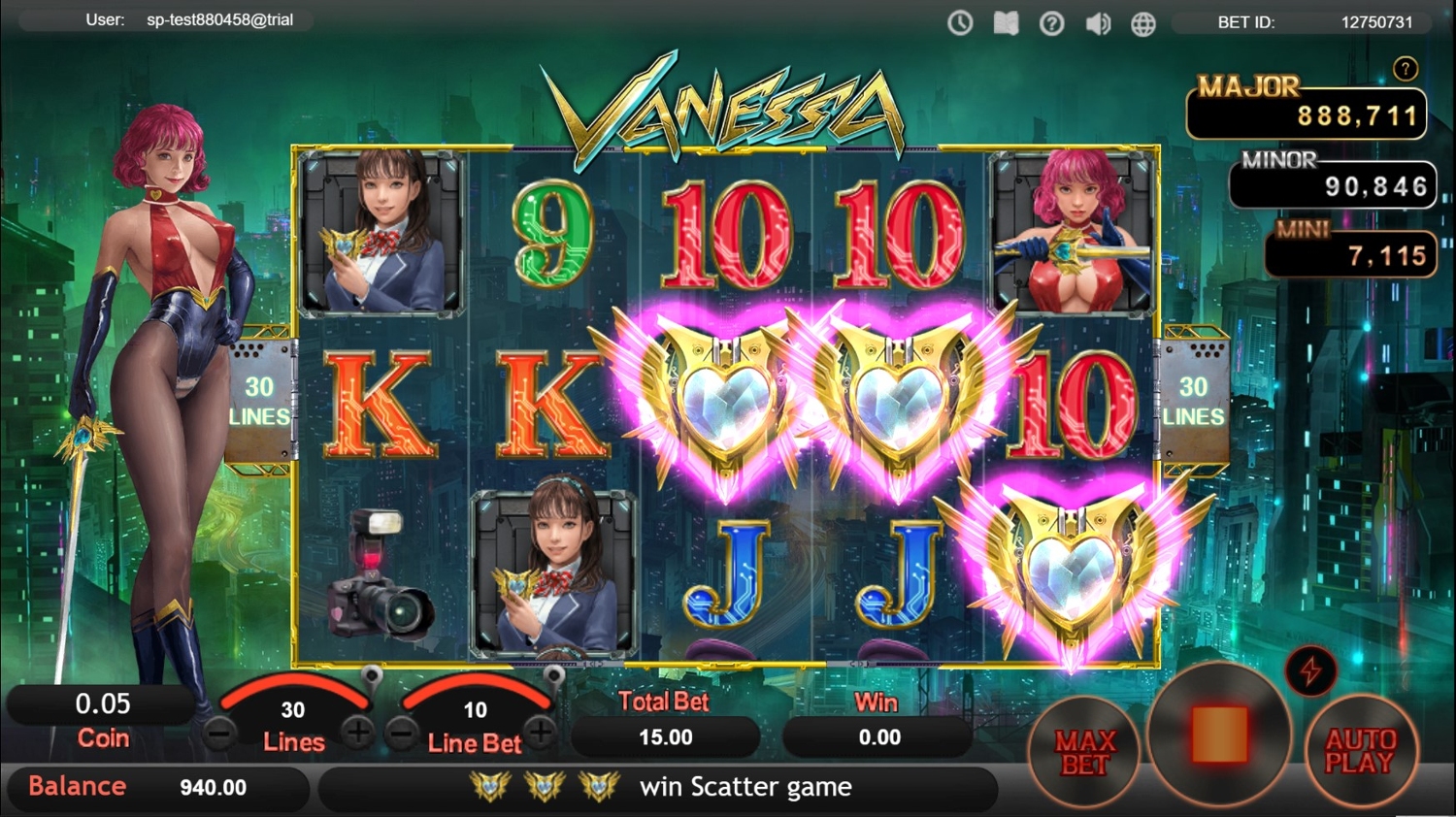Show jackpot info with gold question mark
Image resolution: width=1456 pixels, height=817 pixels.
point(1405,69)
